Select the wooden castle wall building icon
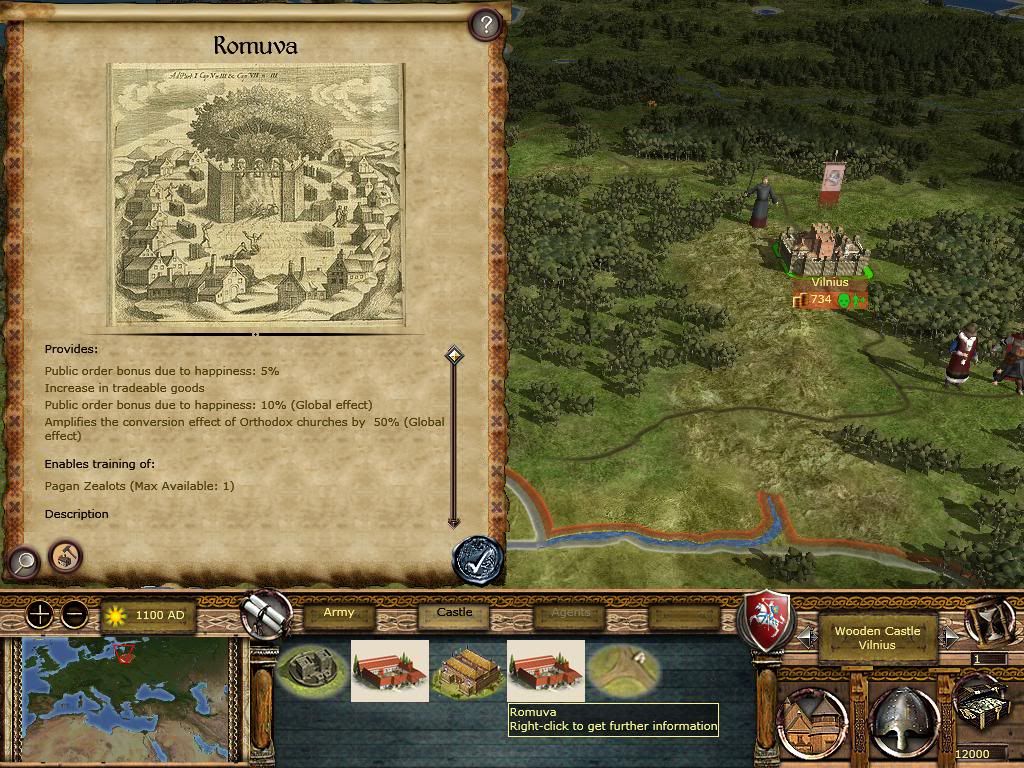1024x768 pixels. [x=311, y=670]
